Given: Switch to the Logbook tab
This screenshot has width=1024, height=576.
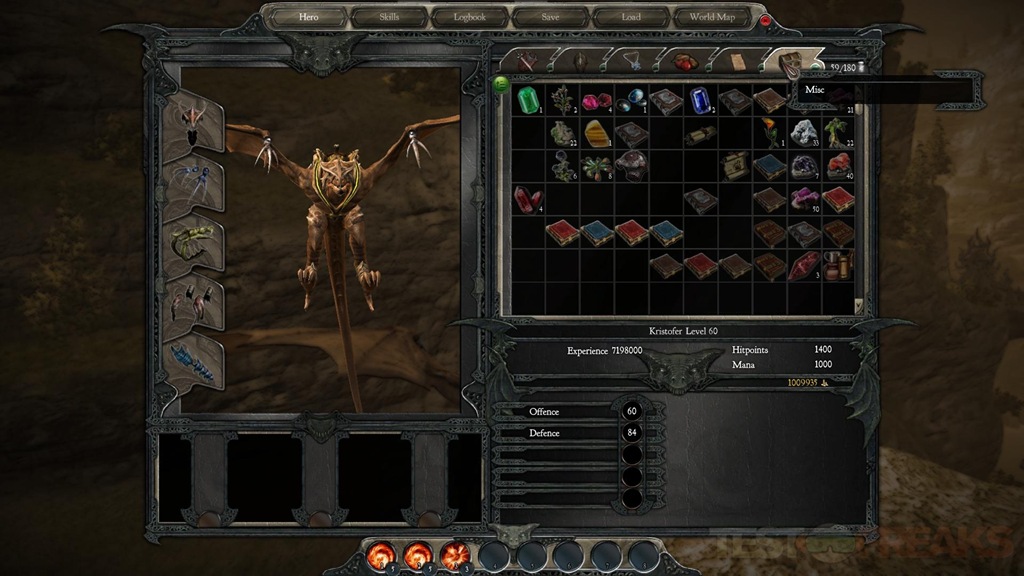Looking at the screenshot, I should tap(469, 17).
